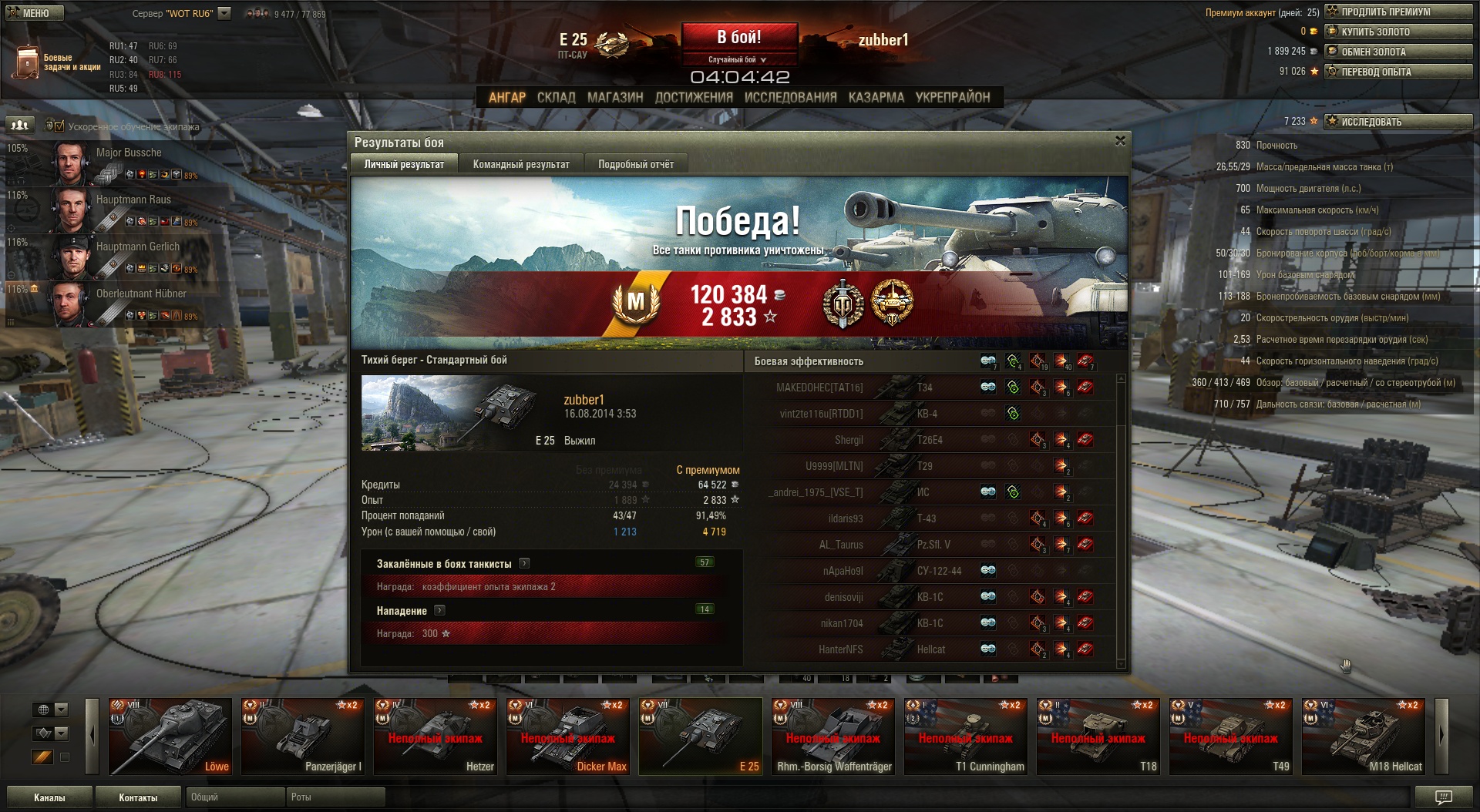Open the МЕНЮ button
The width and height of the screenshot is (1480, 812).
pos(34,13)
